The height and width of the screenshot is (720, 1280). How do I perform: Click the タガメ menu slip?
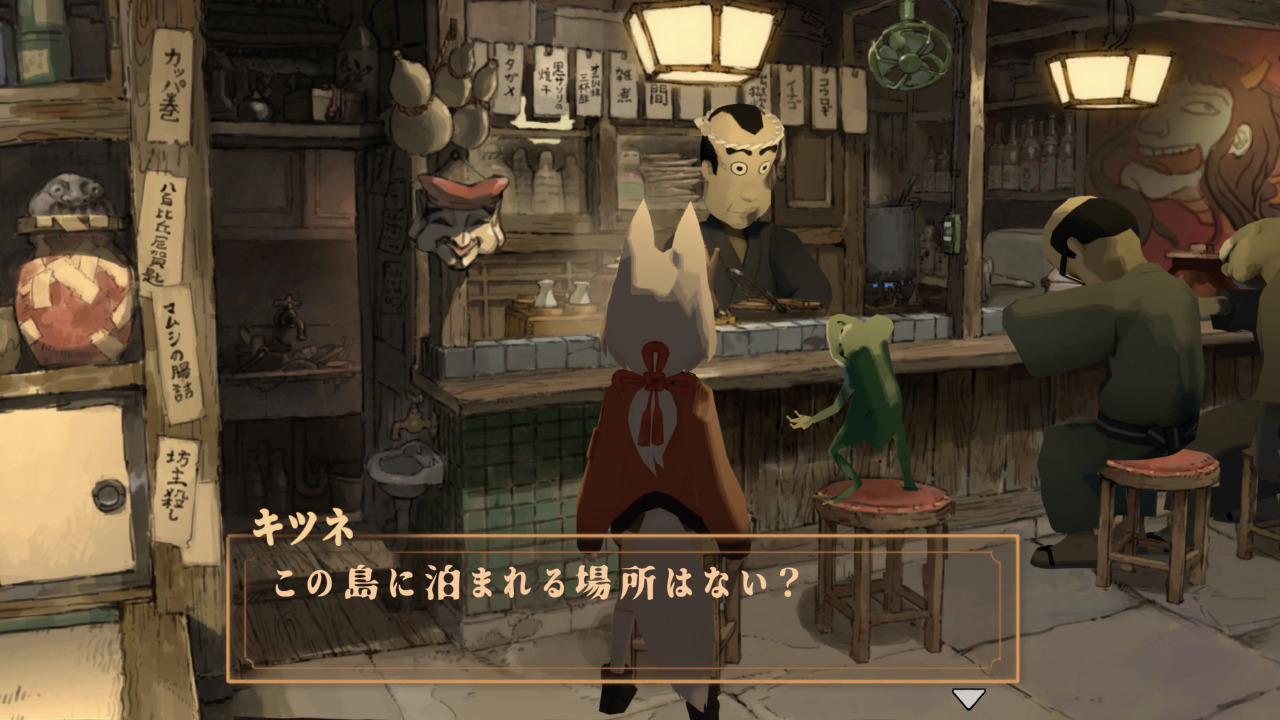click(511, 78)
